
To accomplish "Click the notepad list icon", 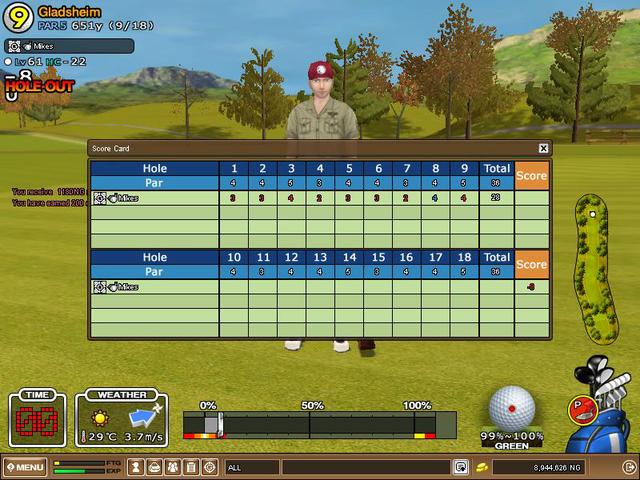I will [191, 467].
